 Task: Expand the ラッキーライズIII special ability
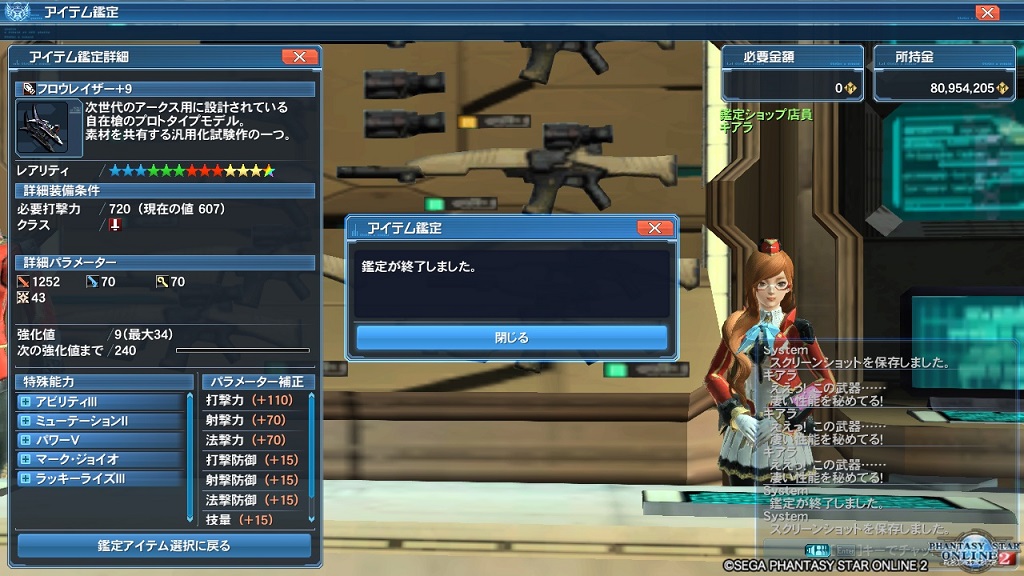[x=25, y=479]
